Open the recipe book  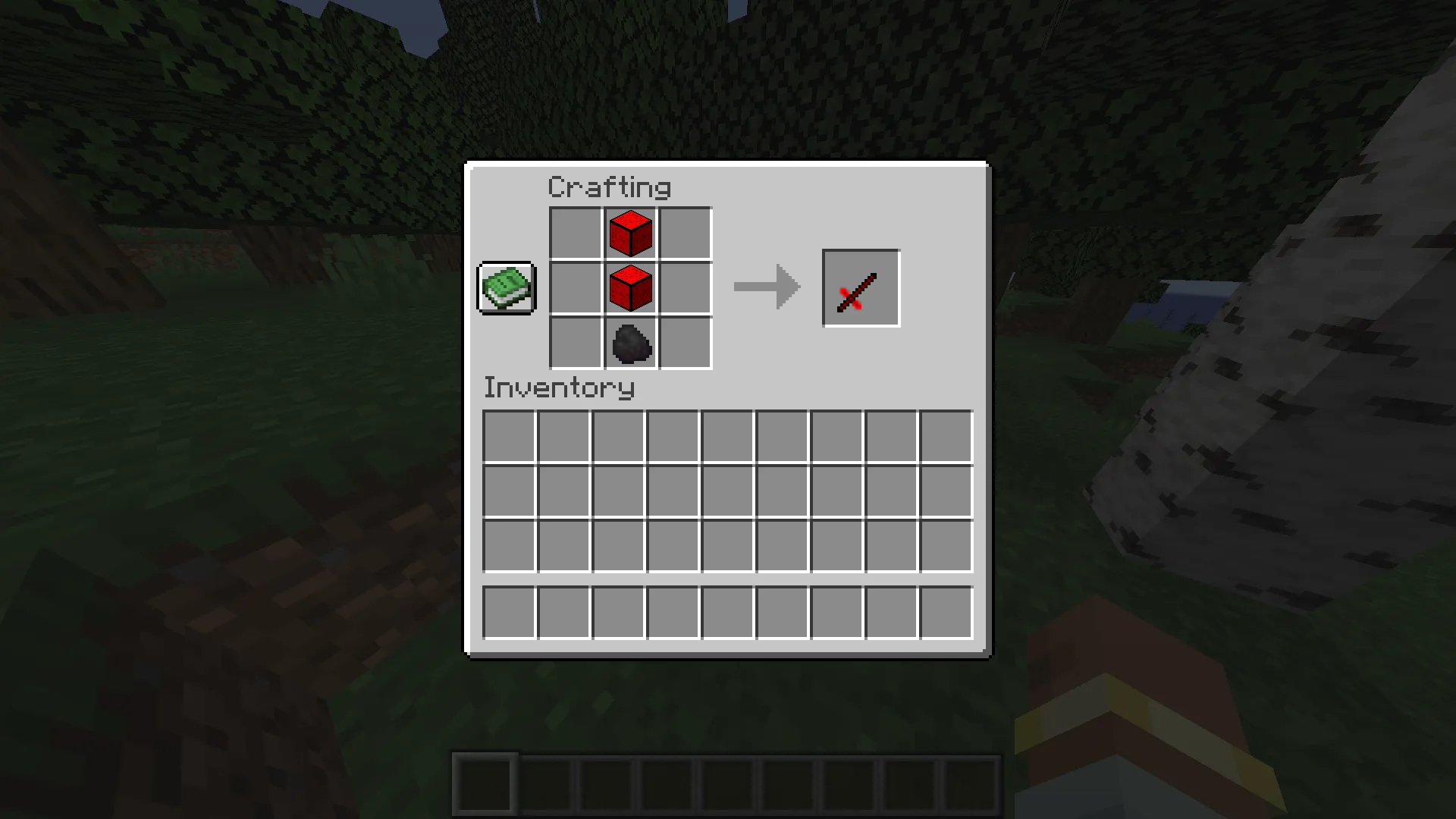tap(506, 289)
